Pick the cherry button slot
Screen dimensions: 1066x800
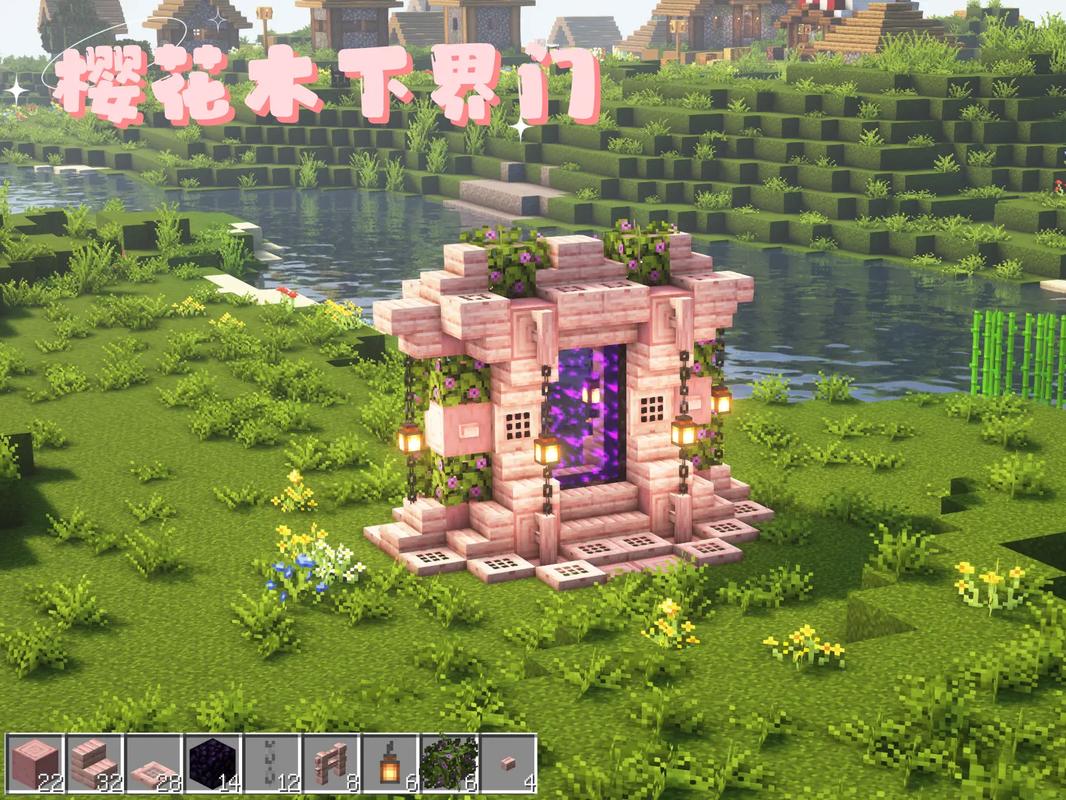[x=508, y=765]
